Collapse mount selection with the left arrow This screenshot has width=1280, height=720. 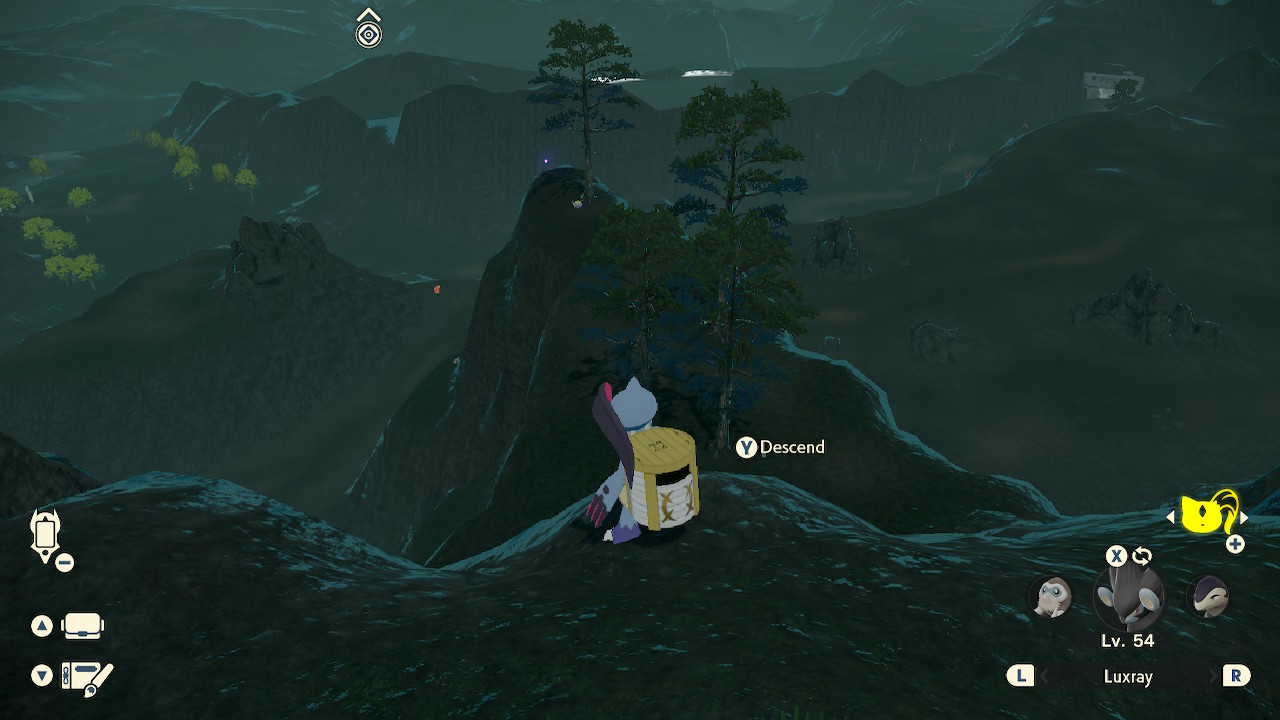pos(1170,517)
